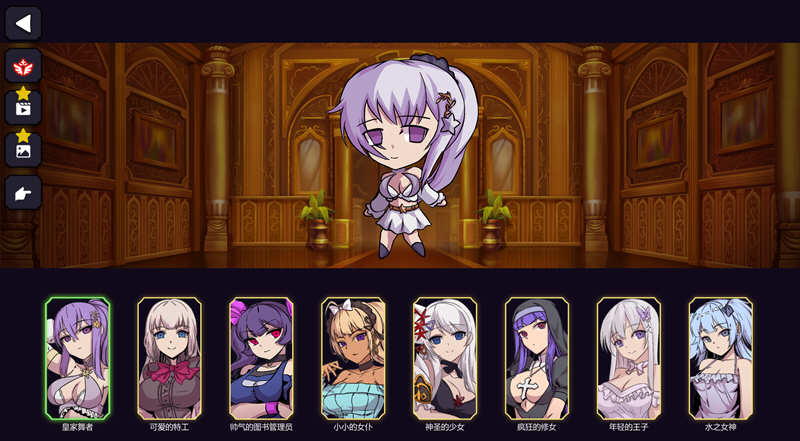Choose the 神圣的少女 character card

point(445,357)
